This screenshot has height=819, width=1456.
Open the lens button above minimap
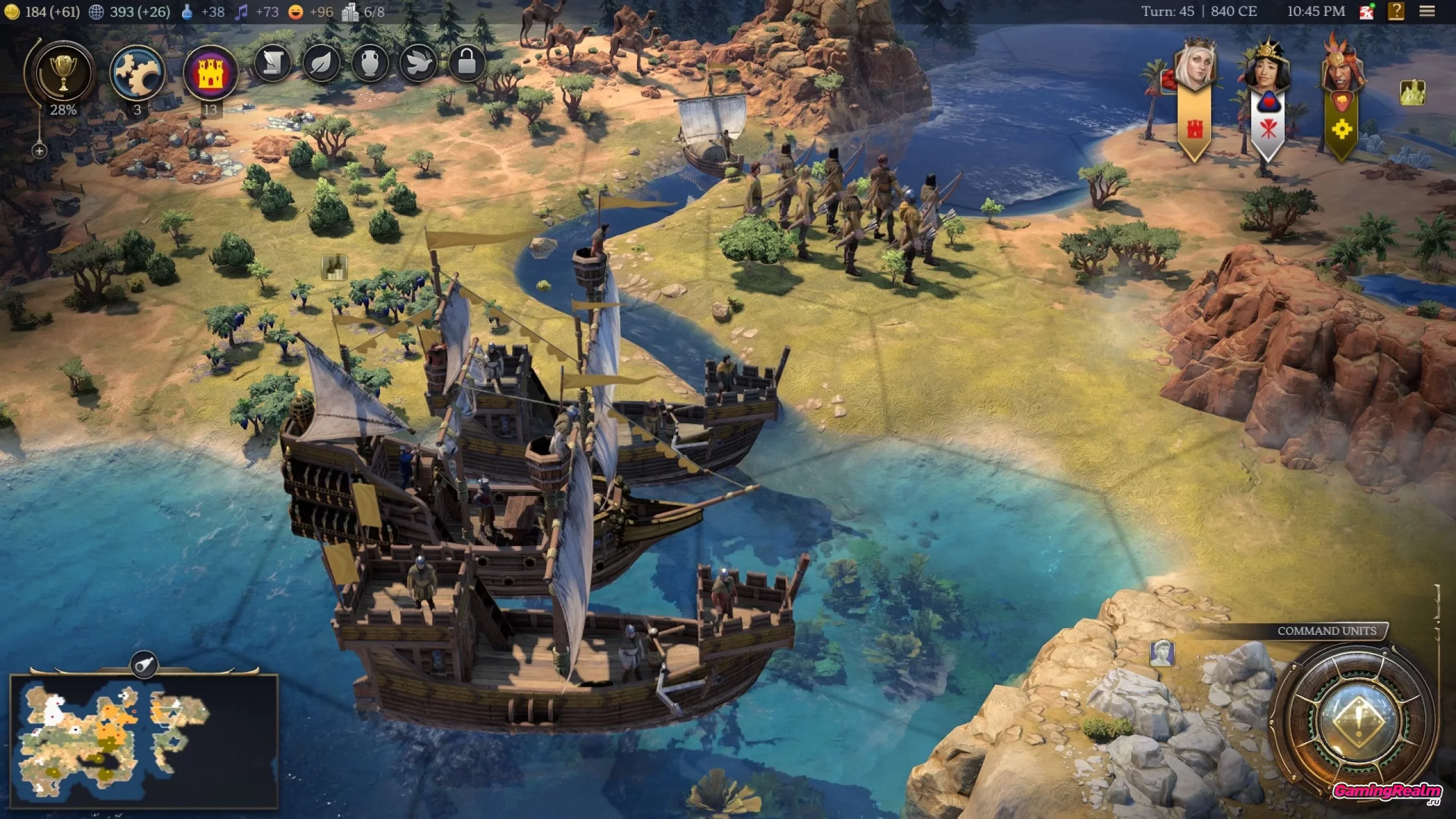click(x=144, y=664)
